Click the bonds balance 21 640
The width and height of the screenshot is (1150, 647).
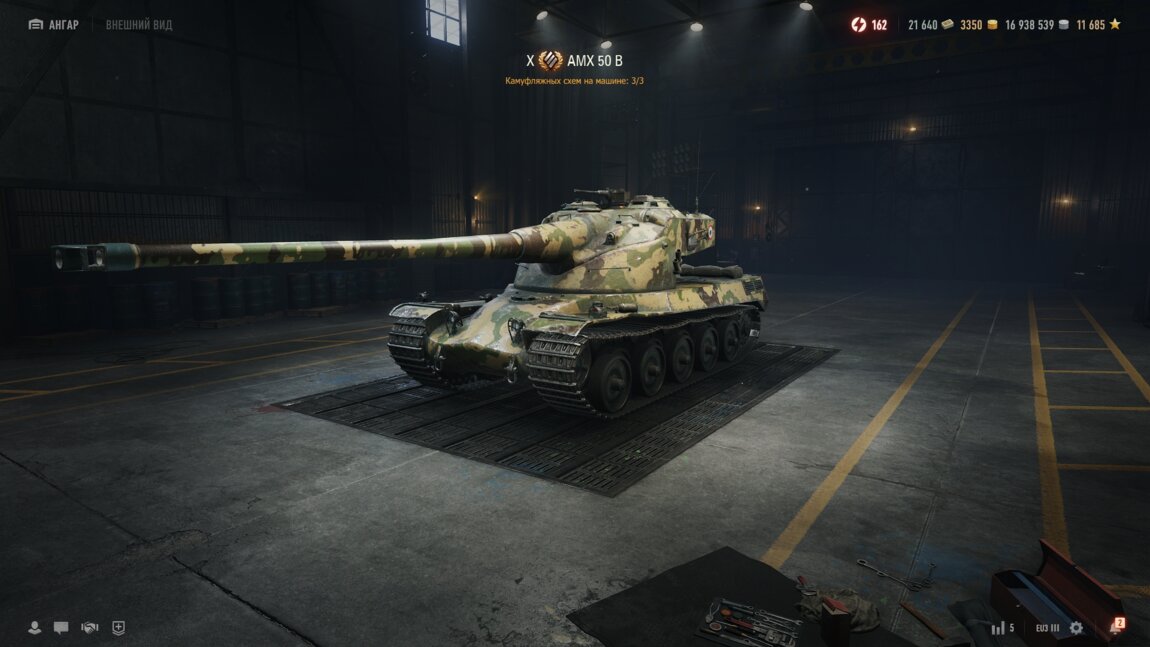930,25
